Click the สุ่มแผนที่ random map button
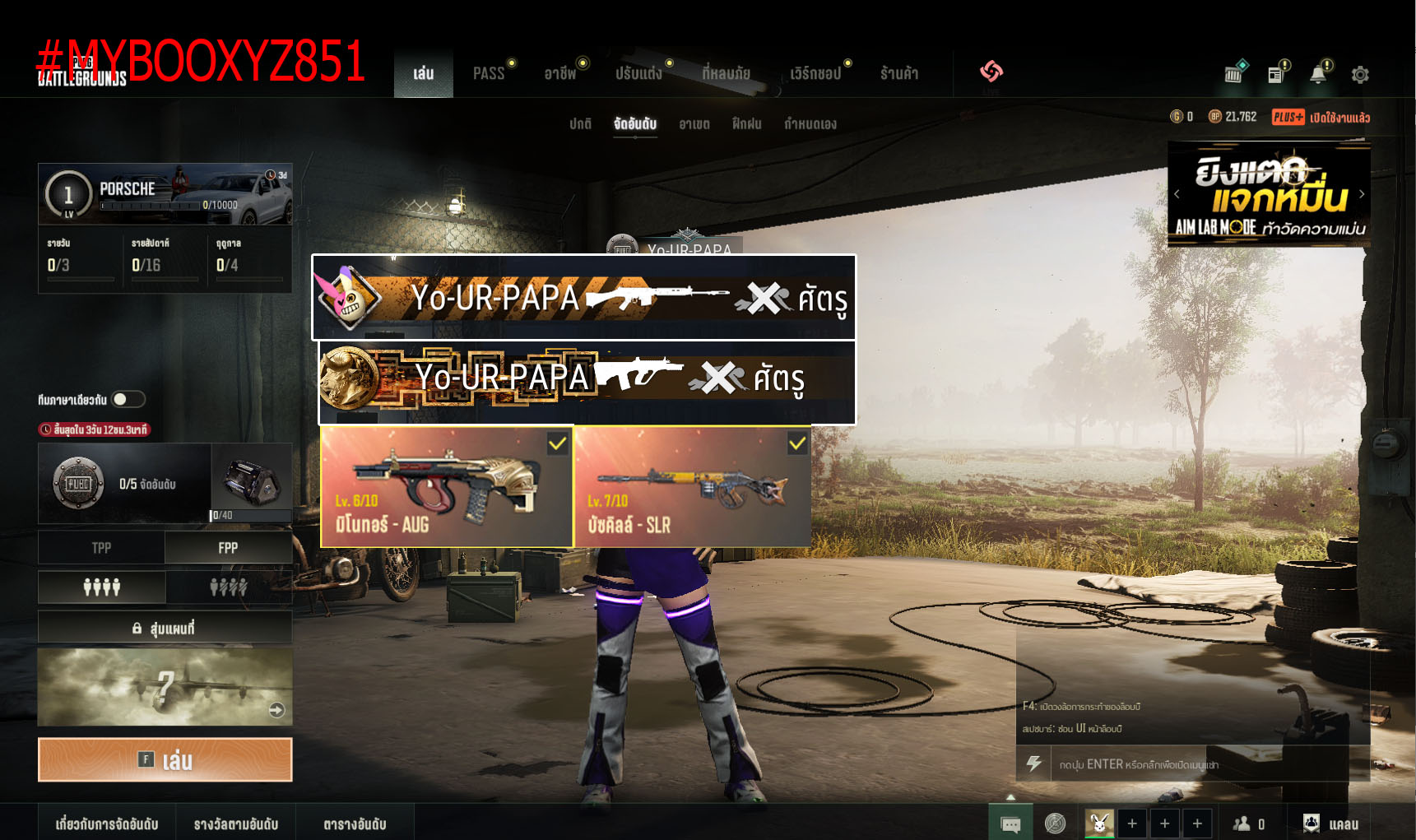Viewport: 1416px width, 840px height. point(165,626)
